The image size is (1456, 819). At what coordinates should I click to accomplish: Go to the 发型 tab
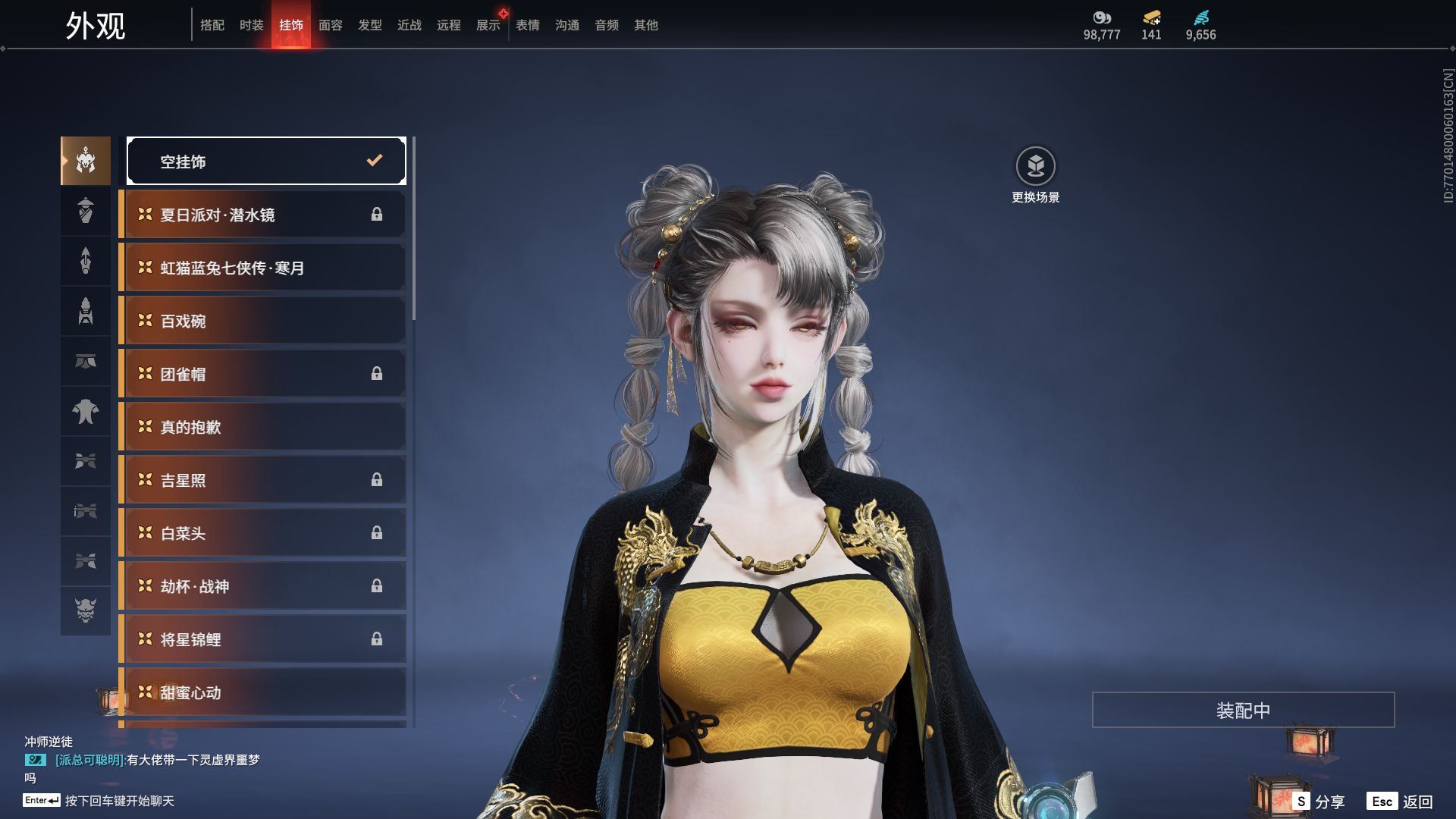pos(369,25)
